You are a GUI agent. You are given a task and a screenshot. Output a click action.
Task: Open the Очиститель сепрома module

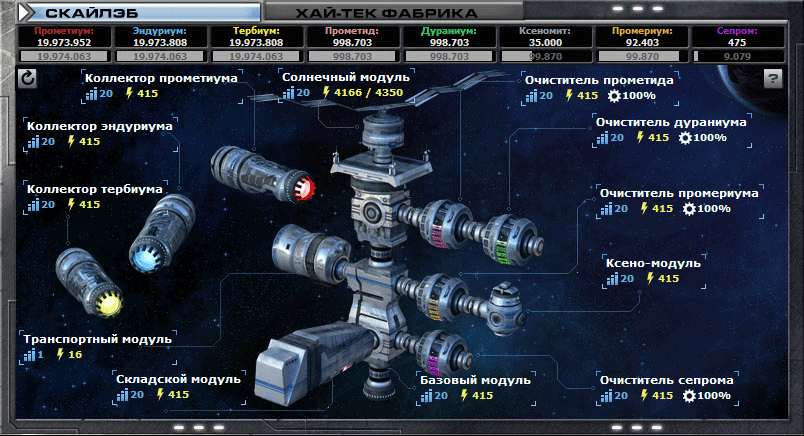click(667, 381)
